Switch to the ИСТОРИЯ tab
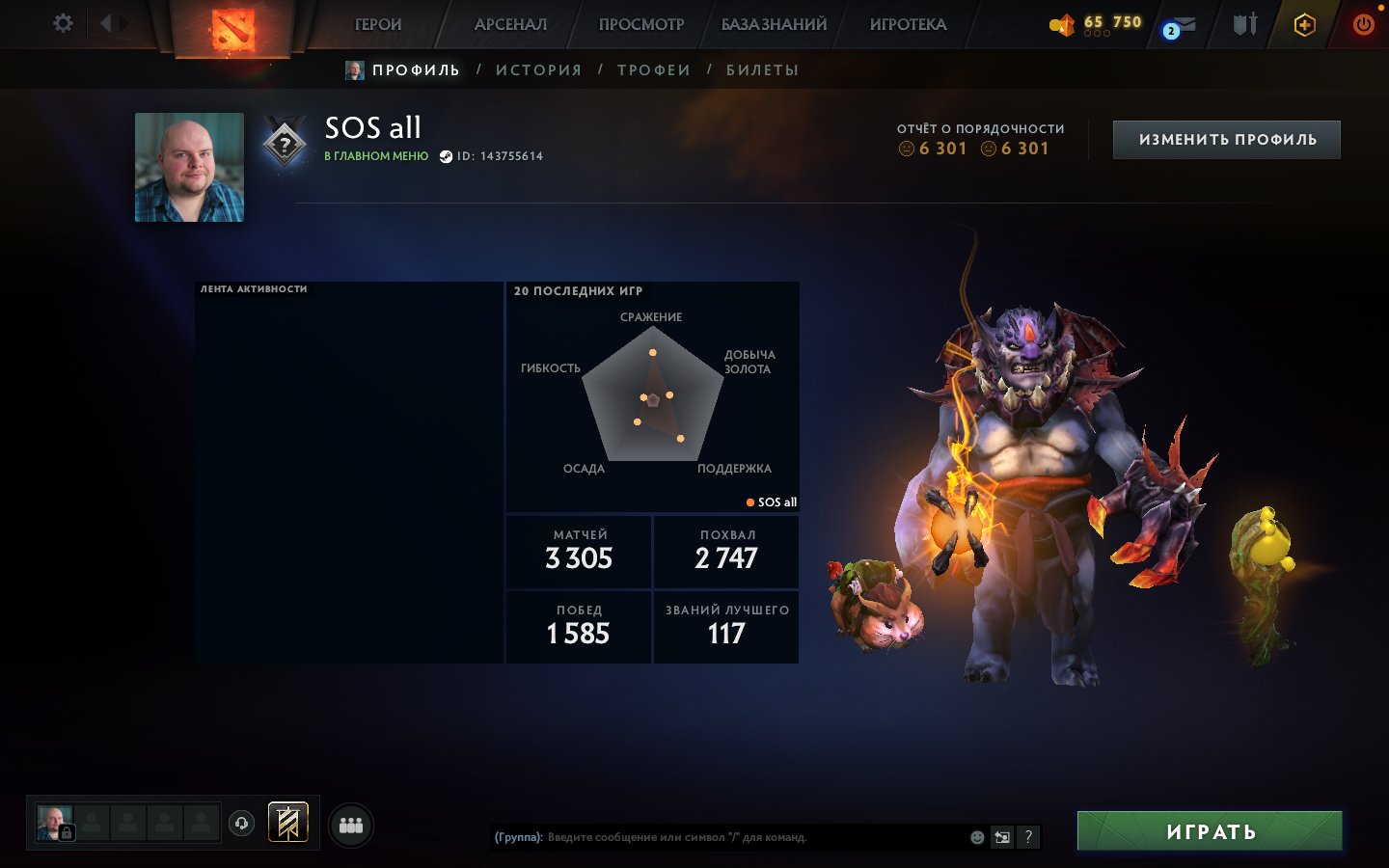Image resolution: width=1389 pixels, height=868 pixels. (538, 68)
